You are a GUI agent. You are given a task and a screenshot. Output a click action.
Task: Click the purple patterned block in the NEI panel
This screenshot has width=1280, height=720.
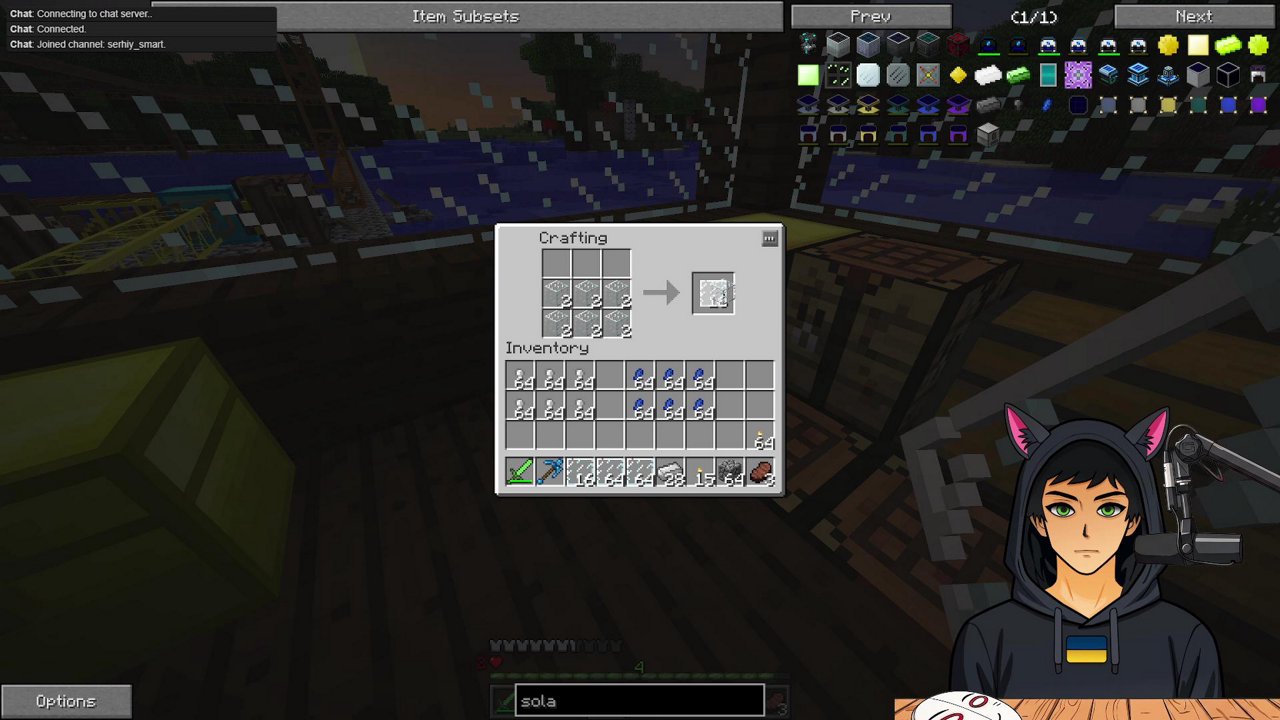1078,75
